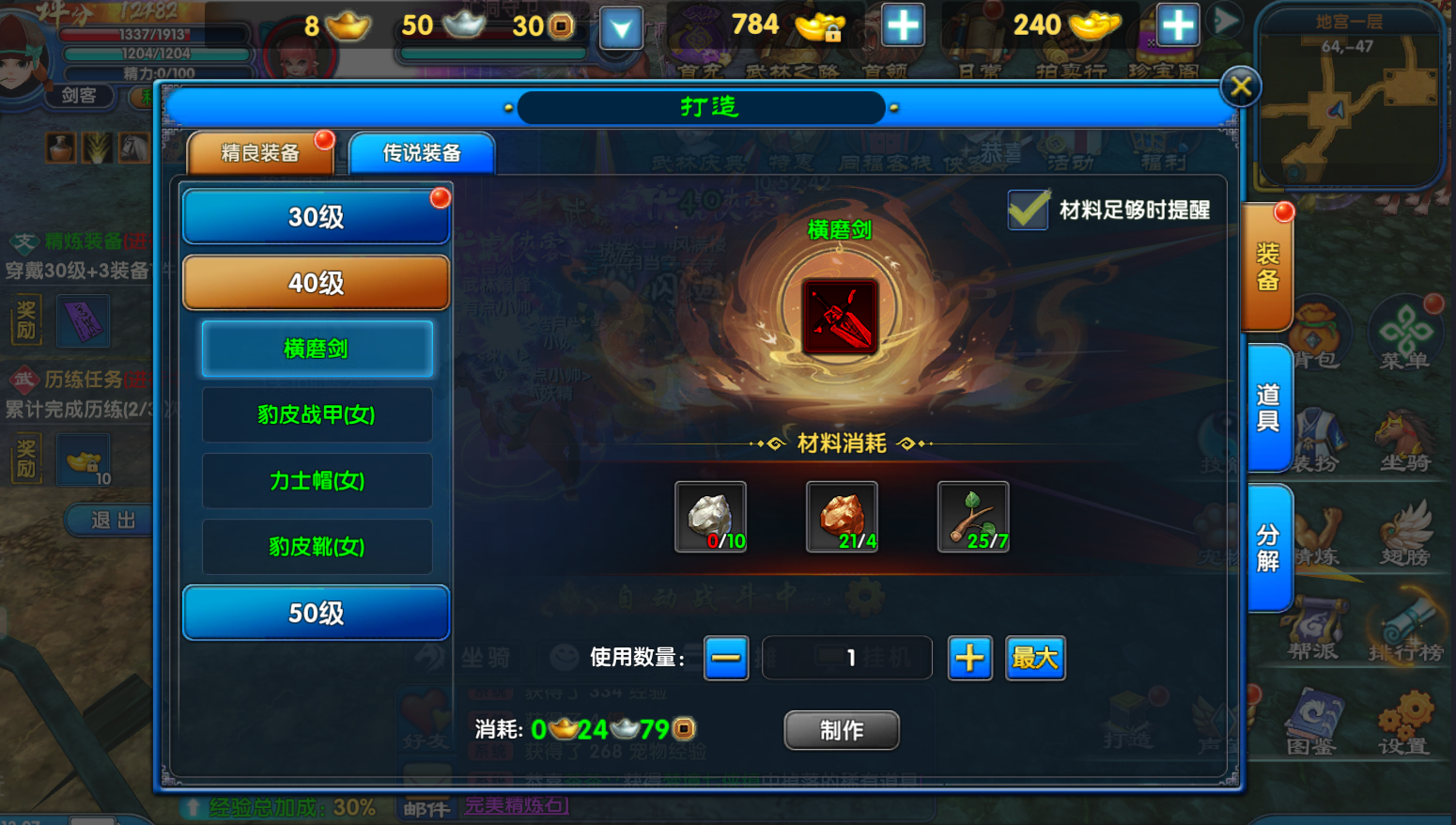Viewport: 1456px width, 825px height.
Task: Expand the 50级 equipment category
Action: point(316,614)
